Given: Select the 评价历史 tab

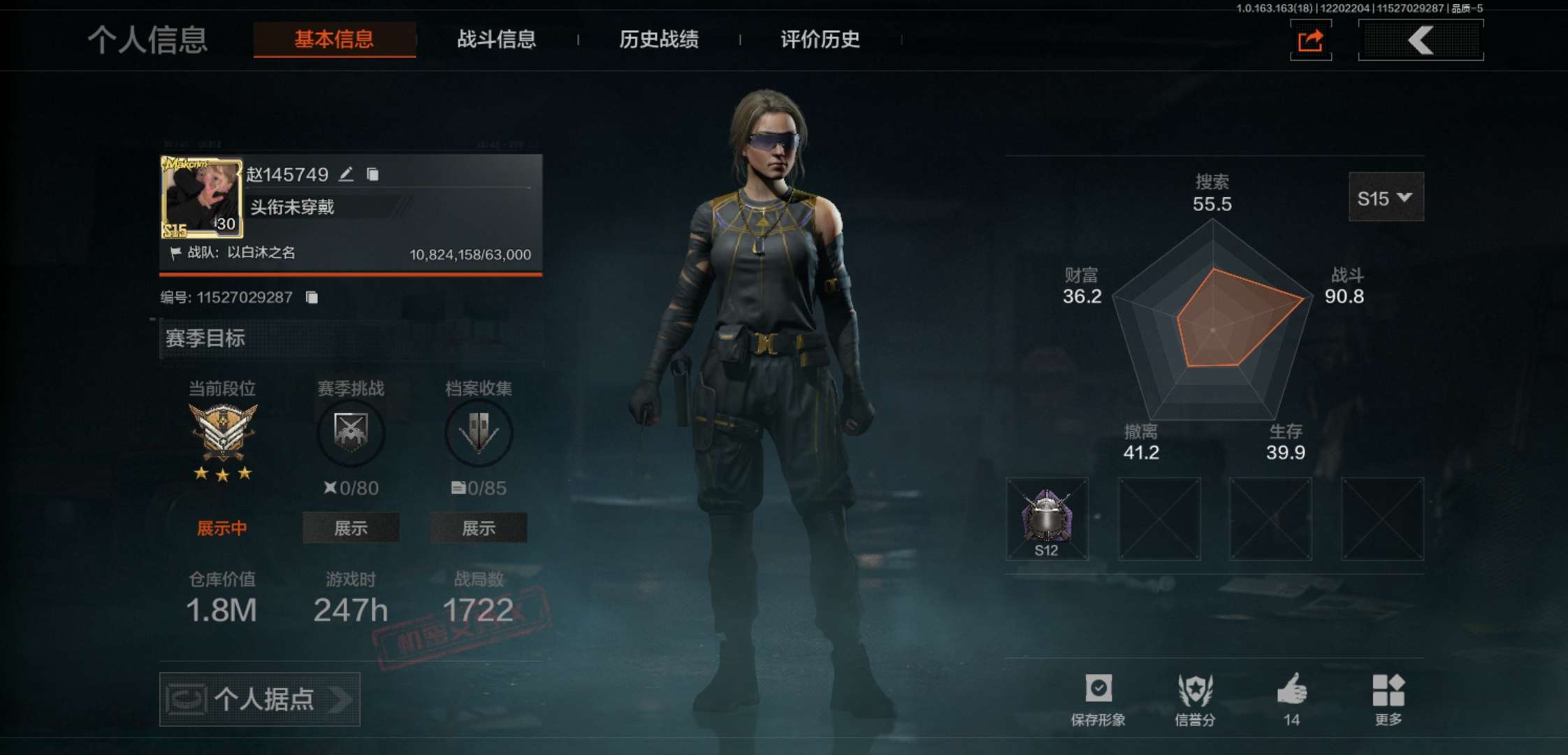Looking at the screenshot, I should tap(819, 41).
